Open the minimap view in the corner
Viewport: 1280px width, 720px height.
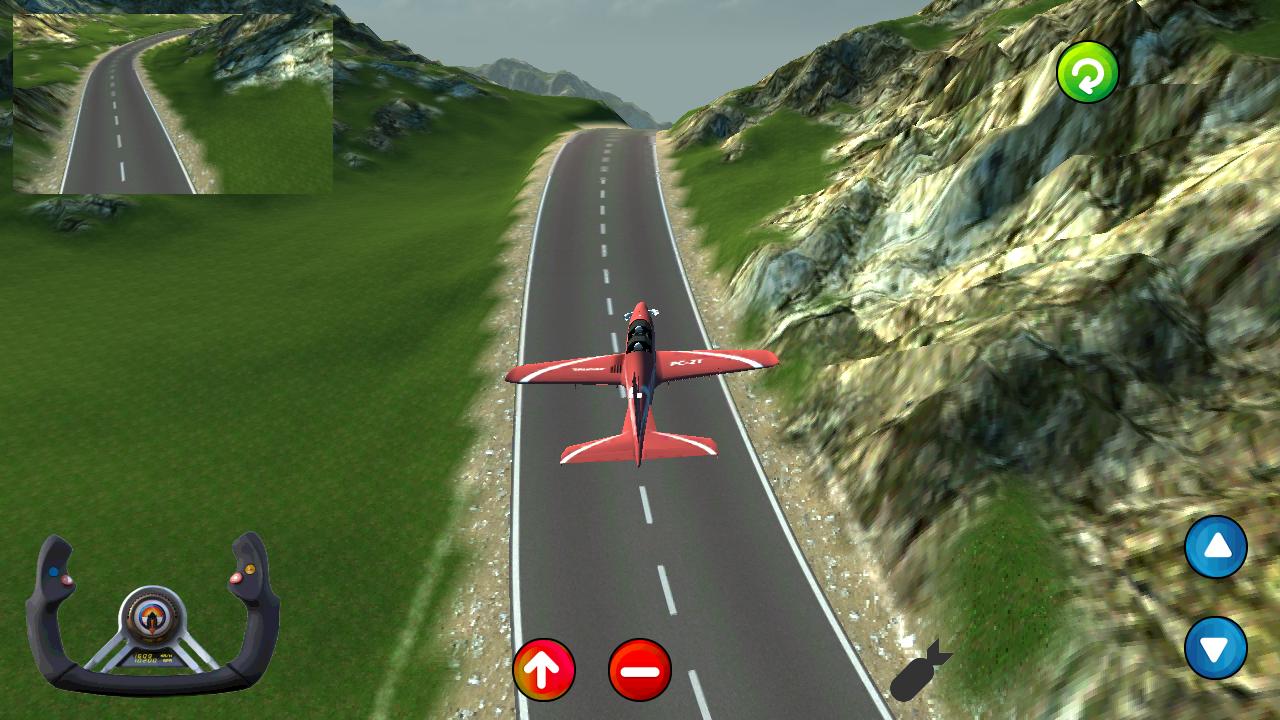(x=170, y=105)
